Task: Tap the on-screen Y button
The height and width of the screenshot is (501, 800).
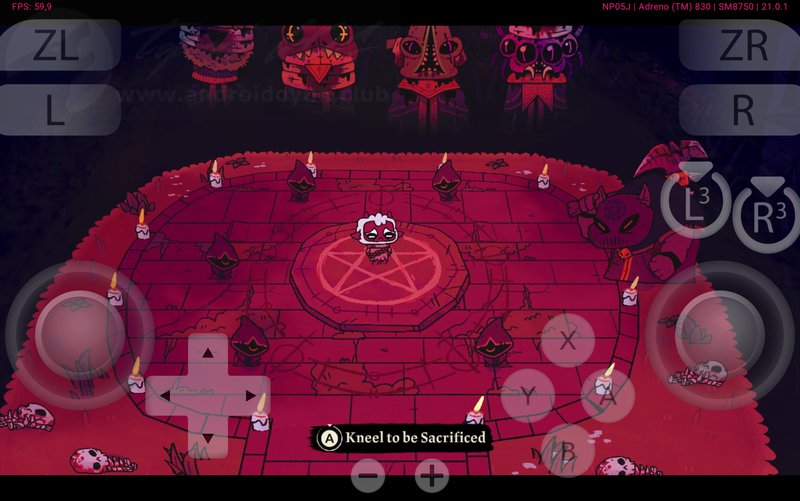Action: tap(528, 396)
